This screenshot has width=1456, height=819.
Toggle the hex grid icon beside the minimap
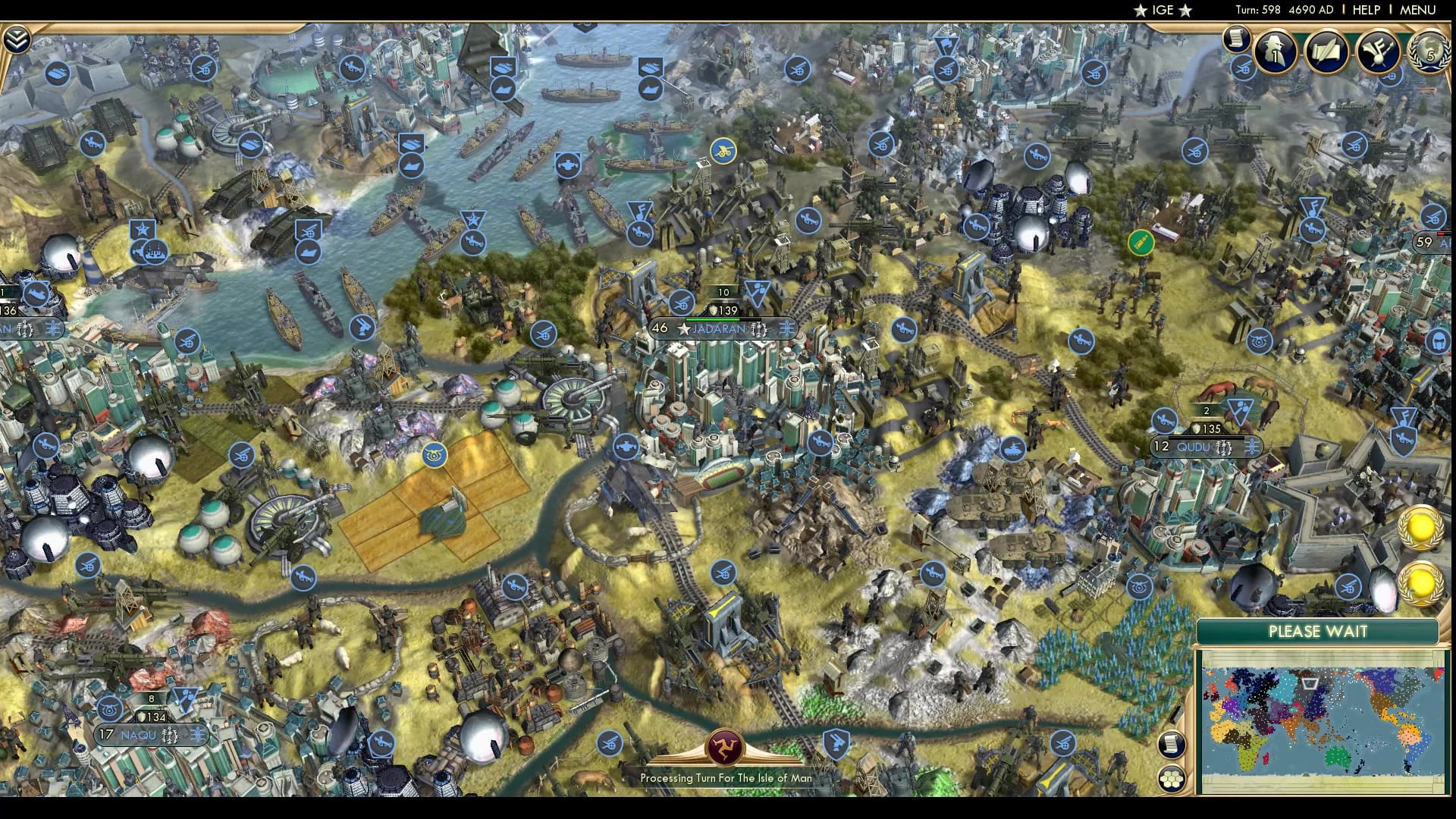tap(1172, 778)
